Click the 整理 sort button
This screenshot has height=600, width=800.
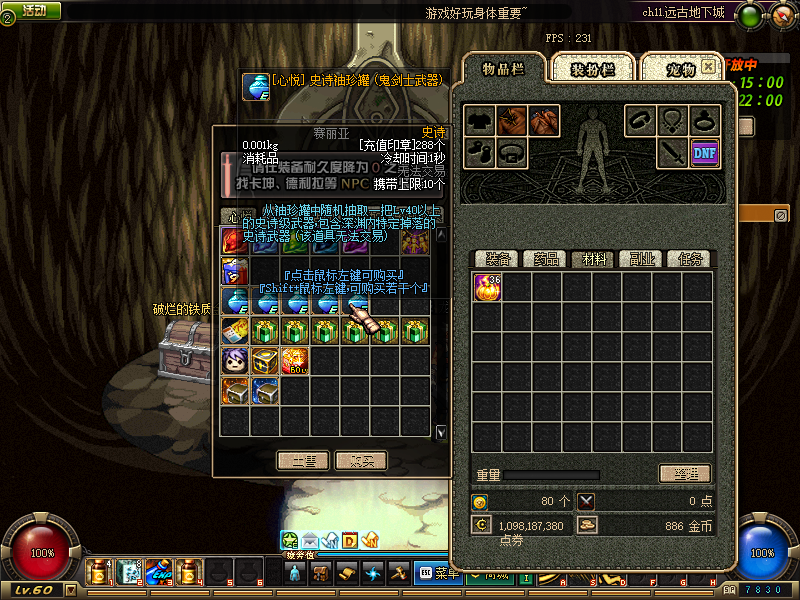684,474
